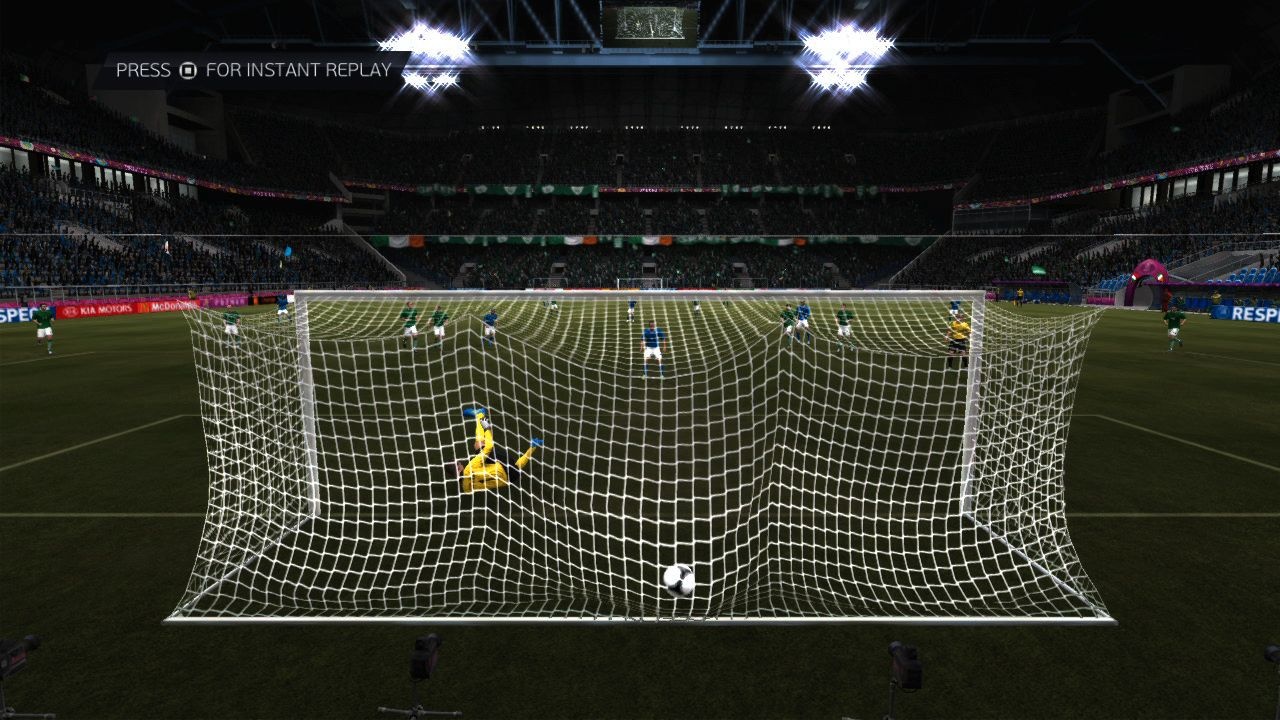Select the green Ireland defender on the left
The width and height of the screenshot is (1280, 720).
(x=45, y=325)
